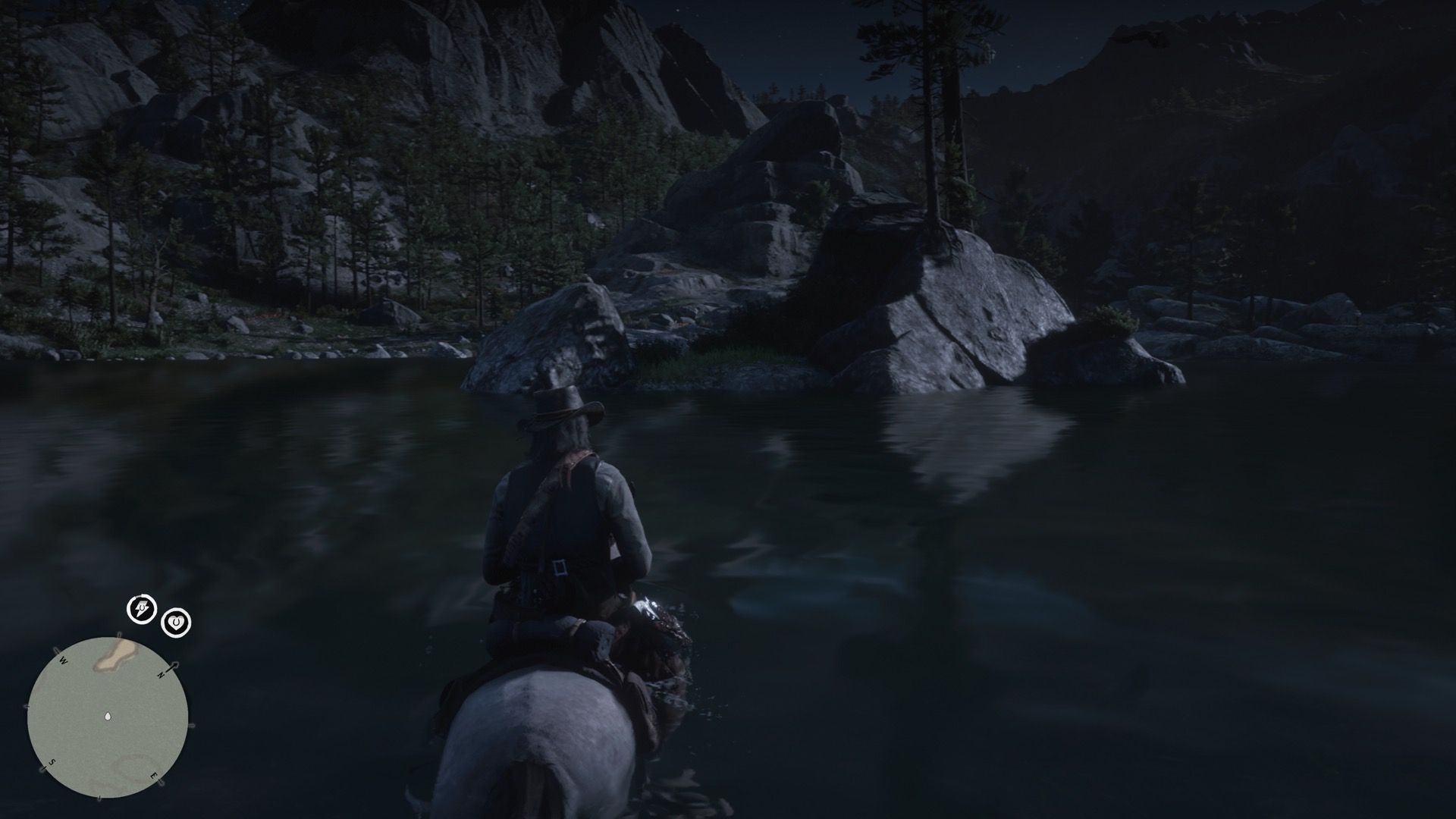
Task: Click the N compass letter on the minimap
Action: tap(161, 675)
